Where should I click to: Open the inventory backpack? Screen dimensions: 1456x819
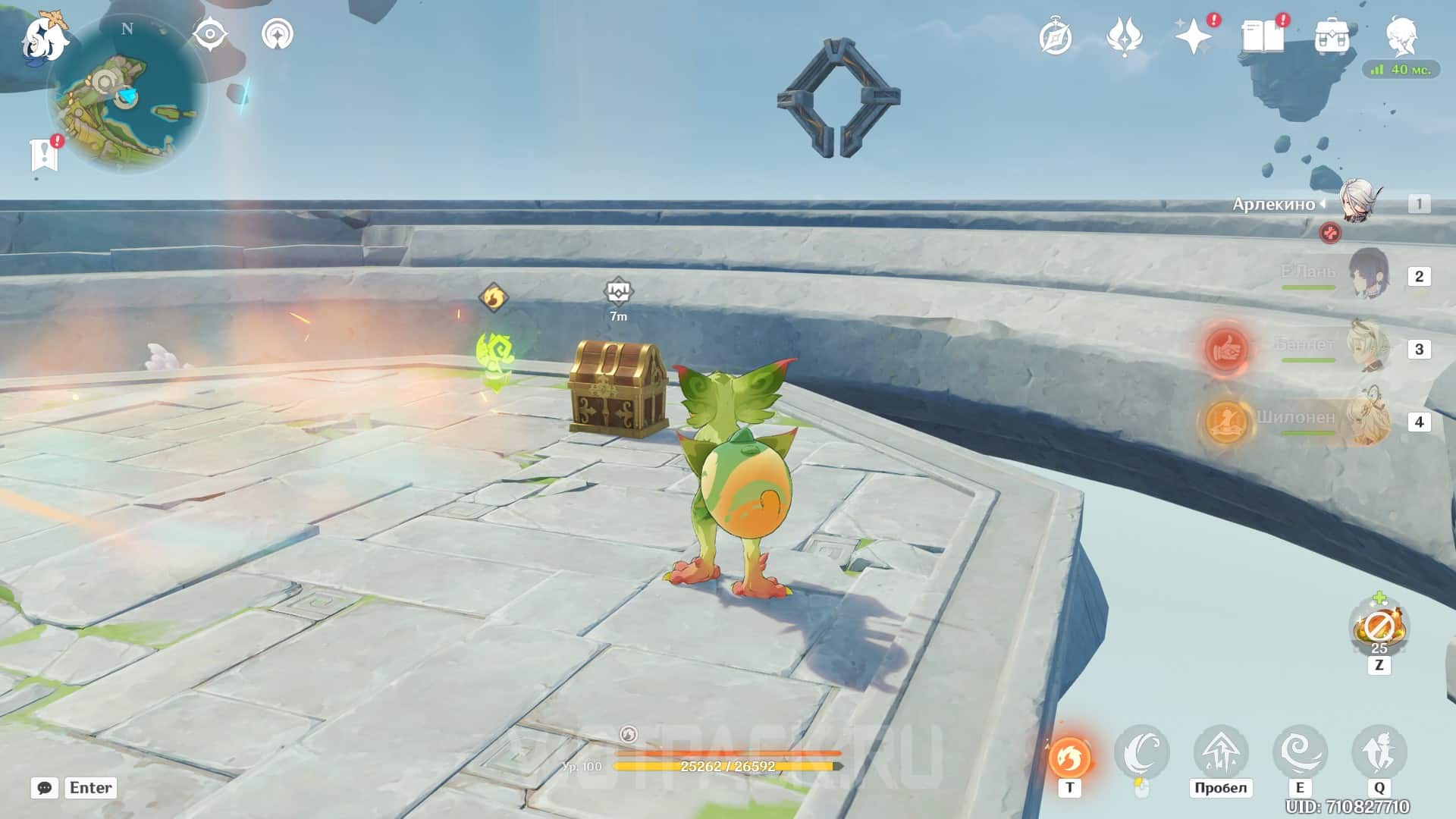(1332, 37)
